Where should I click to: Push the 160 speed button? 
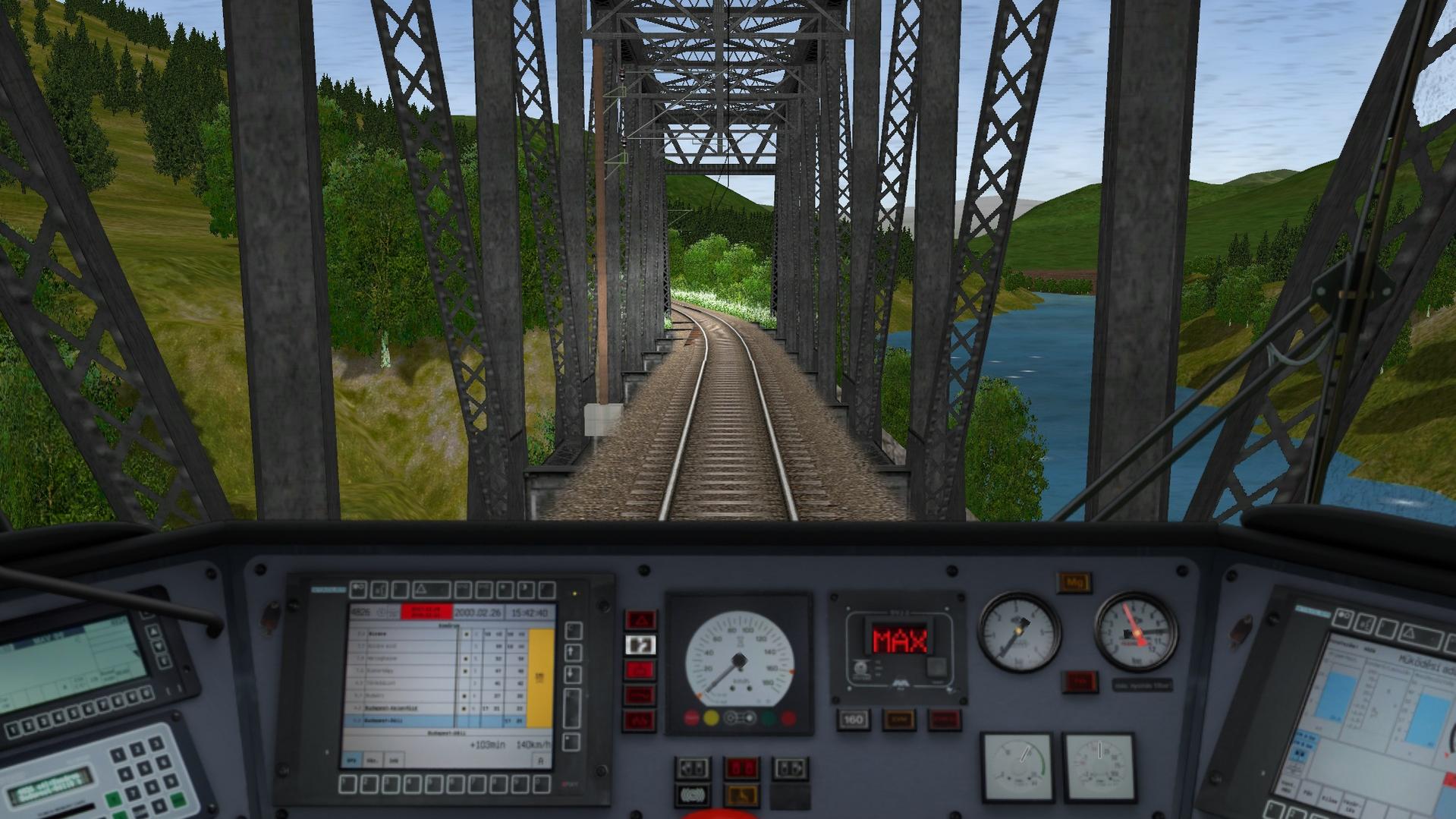[x=853, y=720]
